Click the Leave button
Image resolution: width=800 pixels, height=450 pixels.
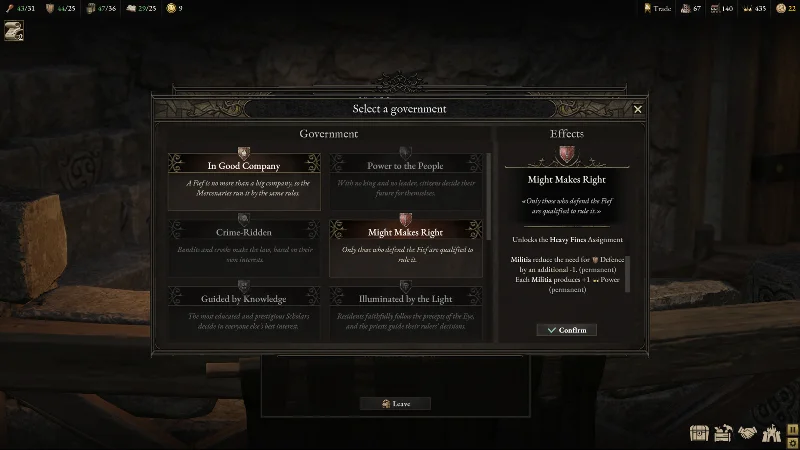(x=394, y=404)
